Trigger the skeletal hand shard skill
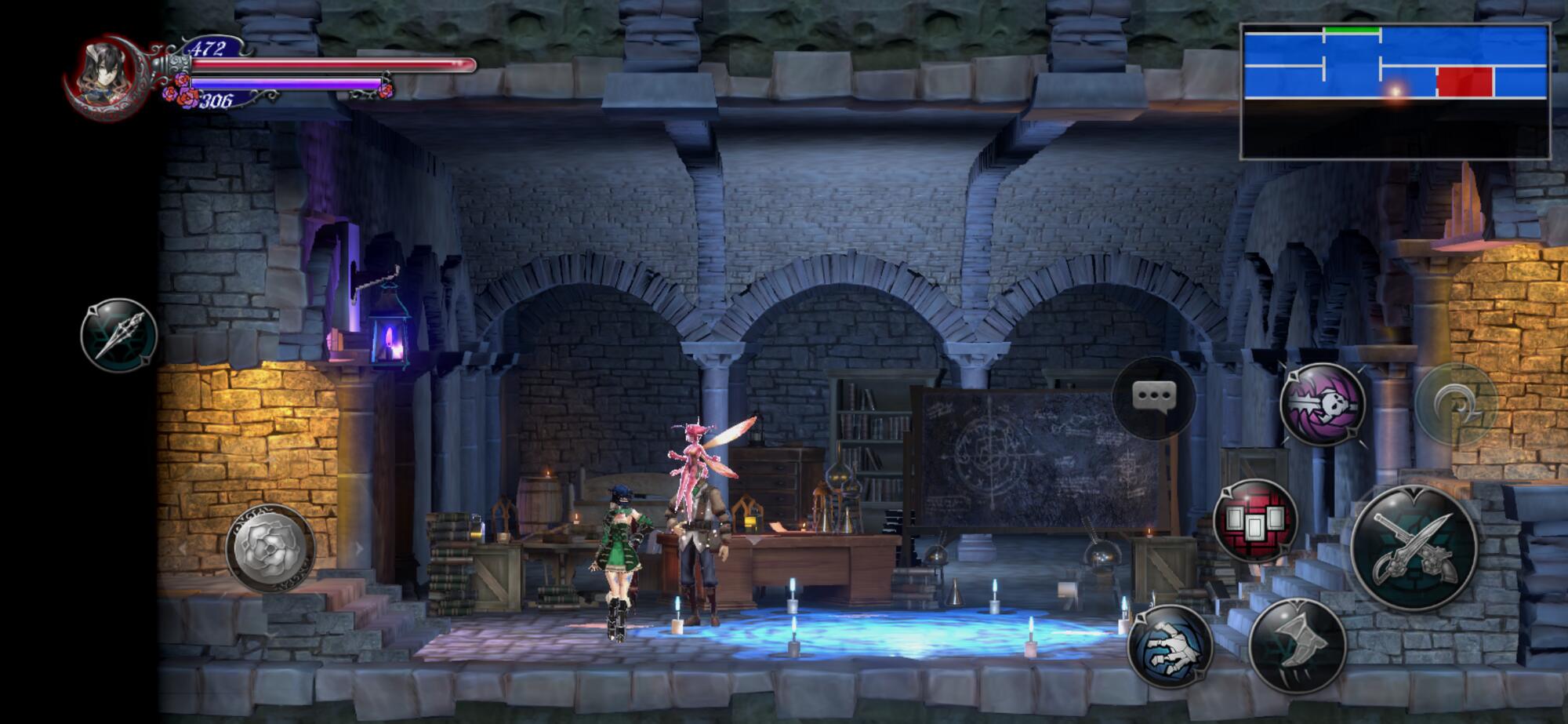Image resolution: width=1568 pixels, height=724 pixels. [x=1170, y=647]
